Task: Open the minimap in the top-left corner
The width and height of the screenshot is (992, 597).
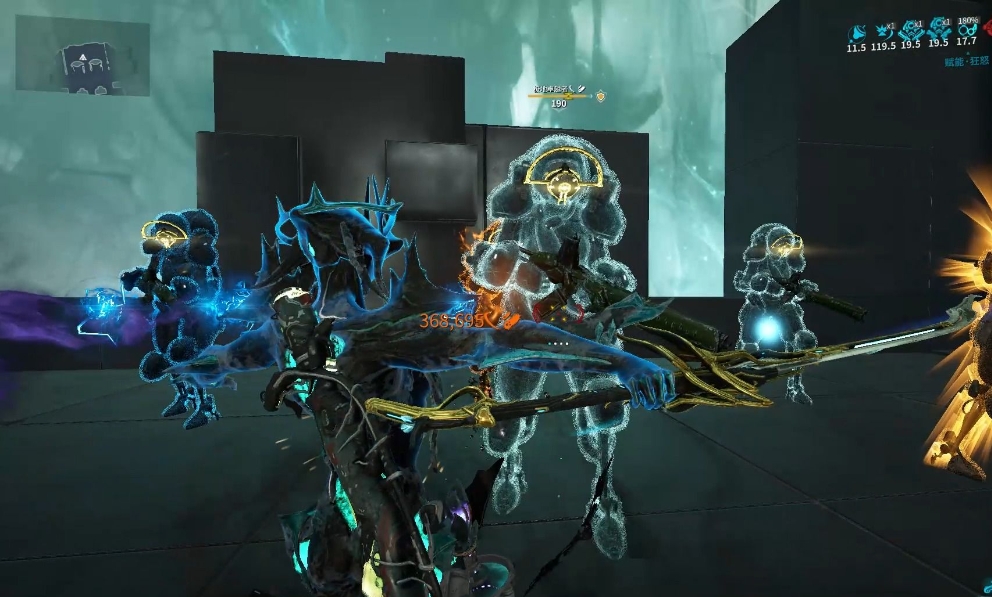Action: [82, 56]
